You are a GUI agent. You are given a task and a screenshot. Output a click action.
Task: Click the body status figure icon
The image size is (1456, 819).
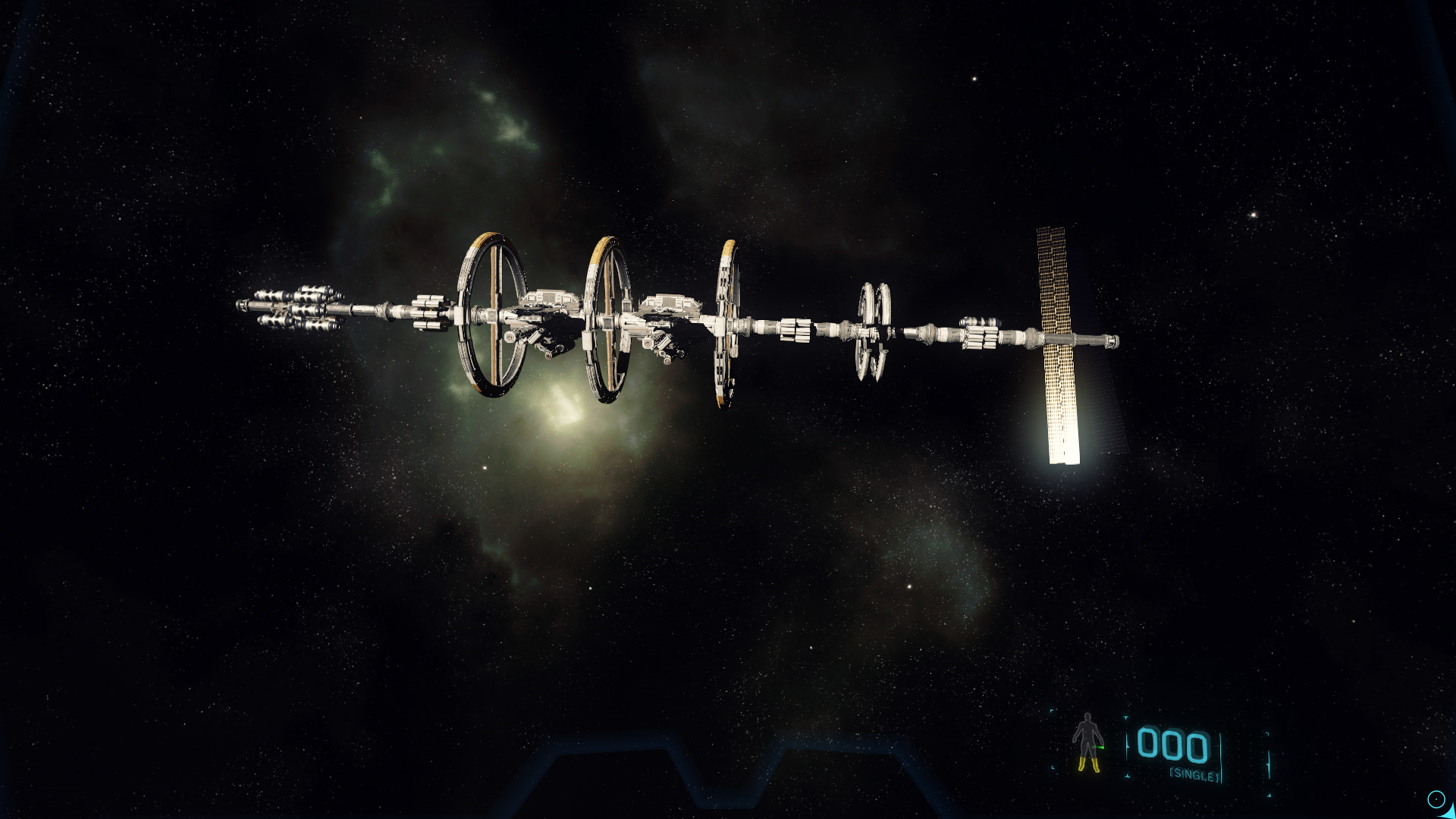coord(1087,742)
